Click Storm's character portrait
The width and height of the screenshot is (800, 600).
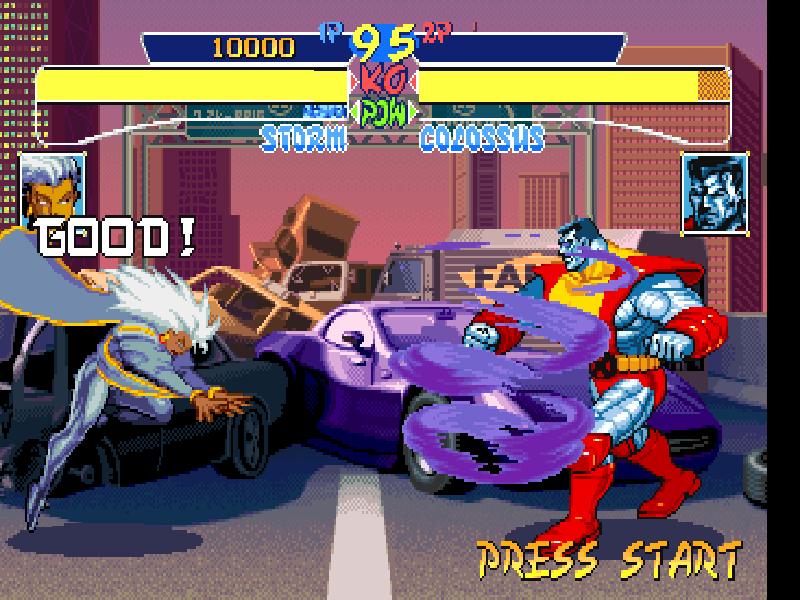[x=50, y=186]
